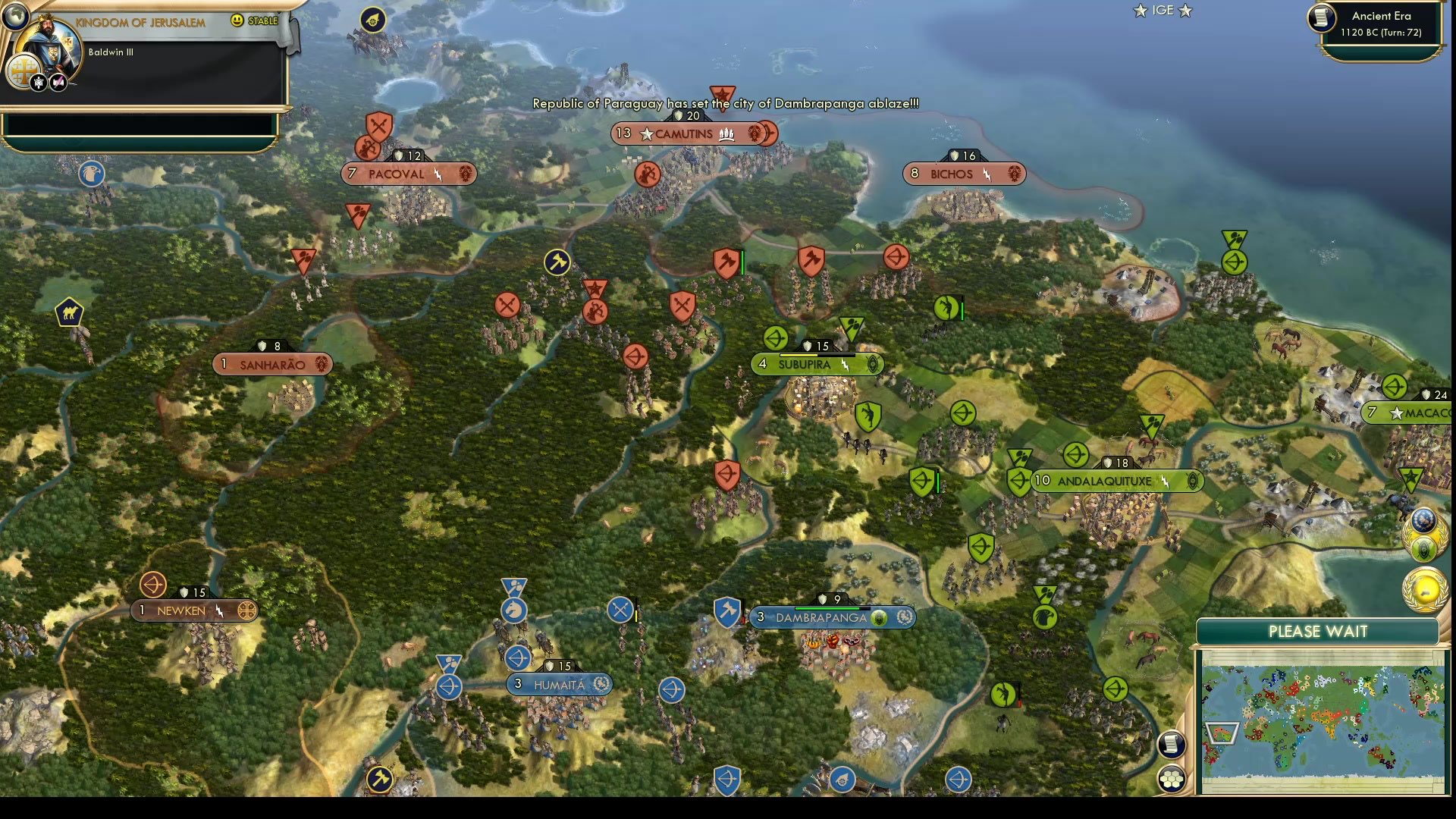Open the notifications scroll icon near the minimap
This screenshot has width=1456, height=819.
pos(1172,745)
